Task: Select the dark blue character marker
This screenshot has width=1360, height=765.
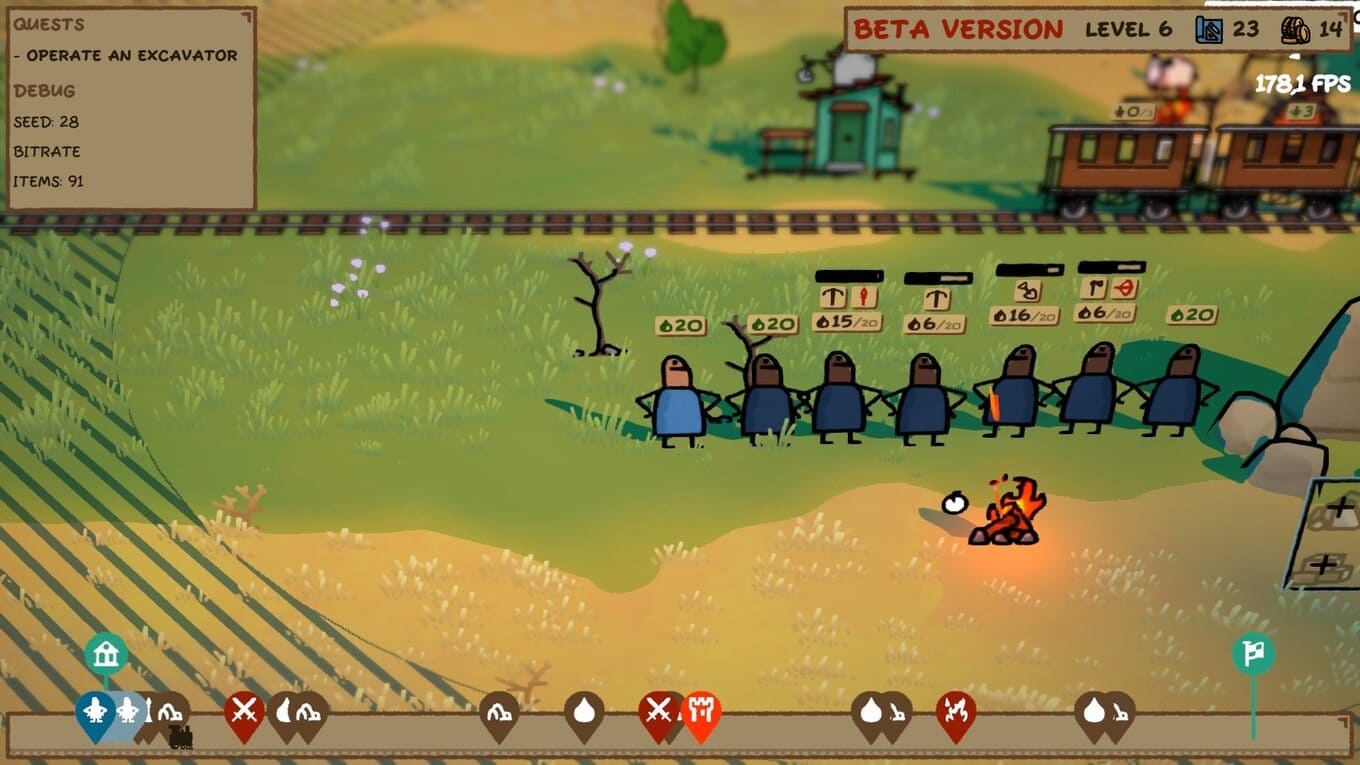Action: tap(95, 712)
